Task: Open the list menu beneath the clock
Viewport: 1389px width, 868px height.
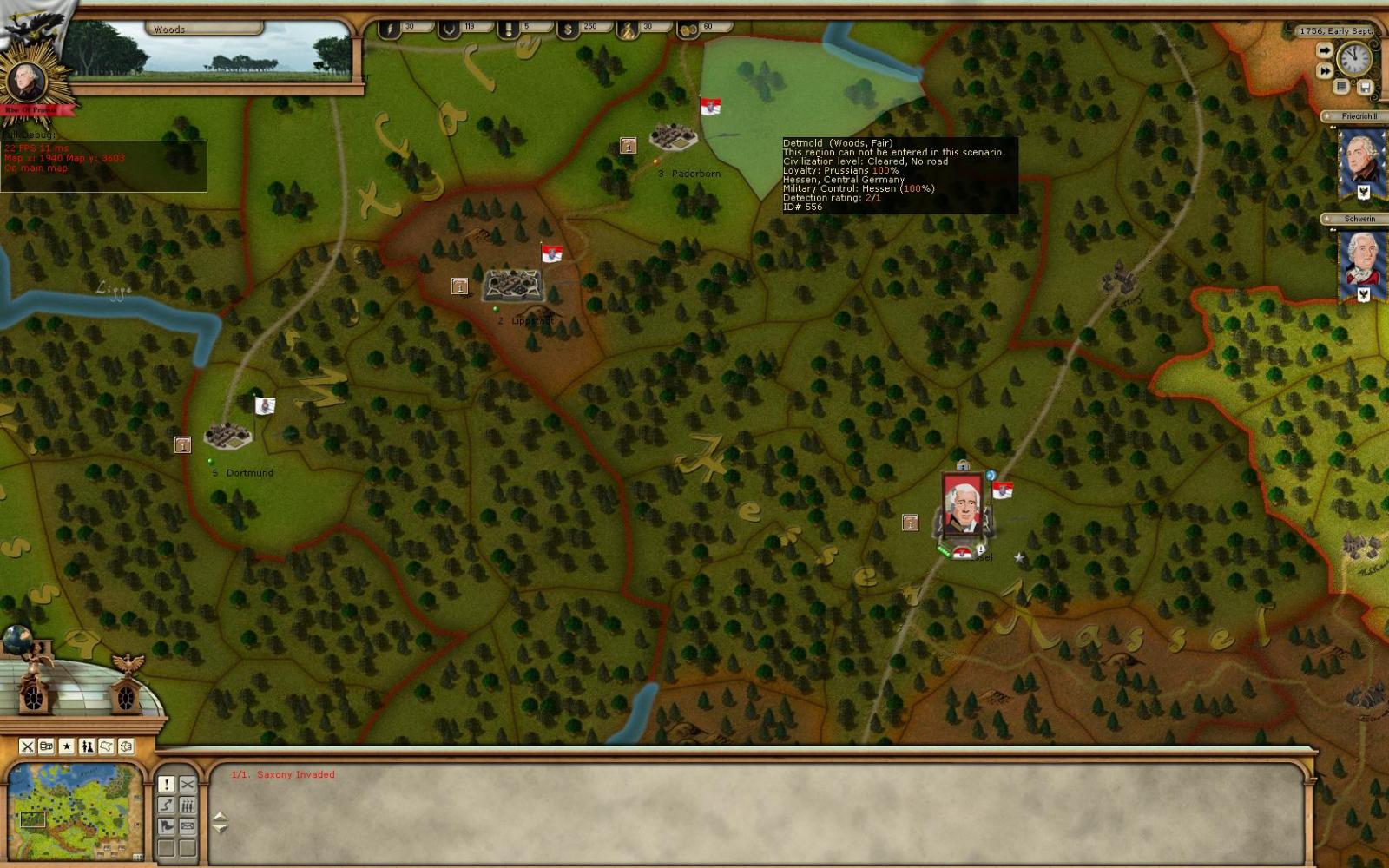Action: tap(1342, 87)
